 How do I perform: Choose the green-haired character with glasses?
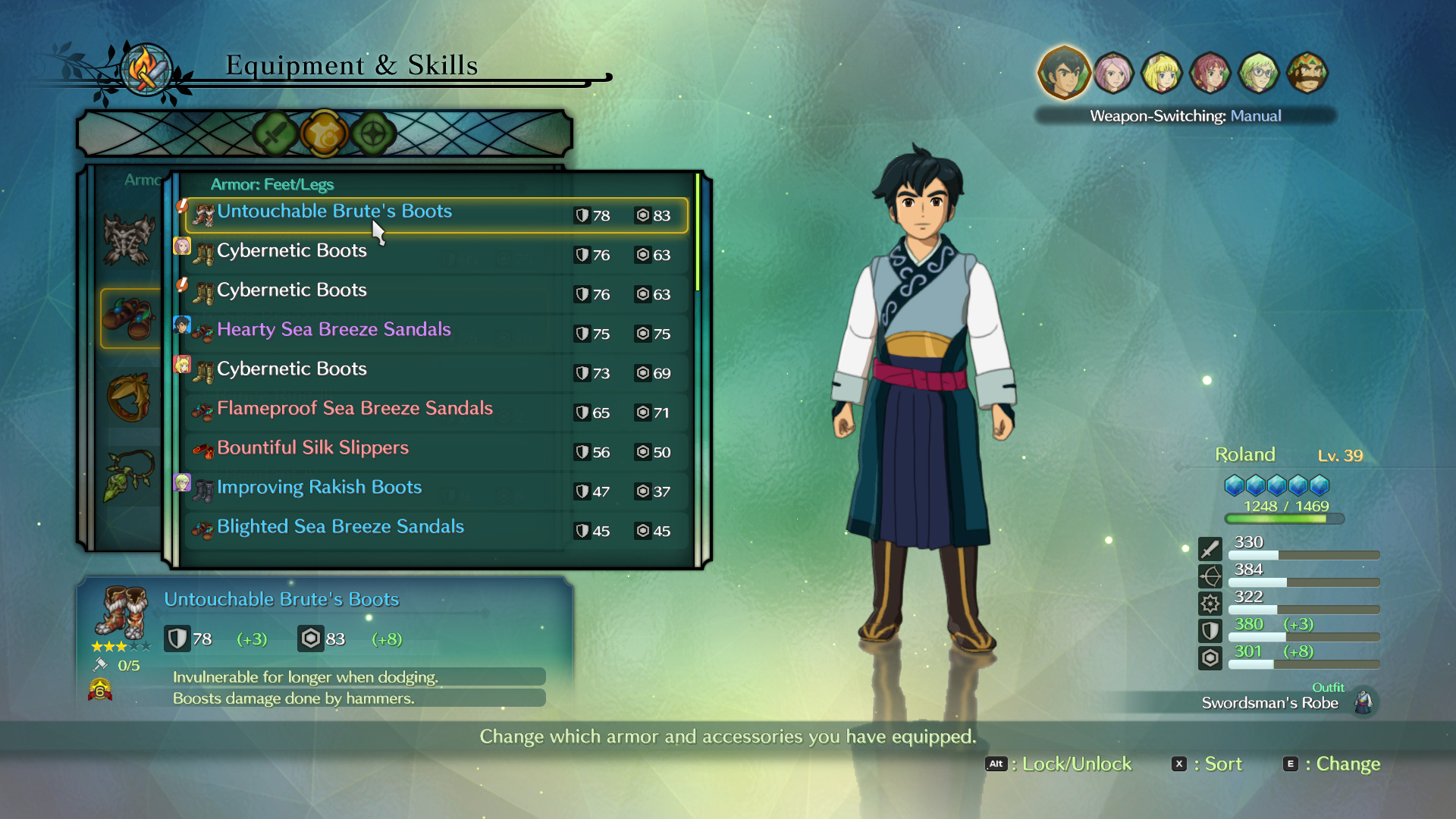(1259, 73)
